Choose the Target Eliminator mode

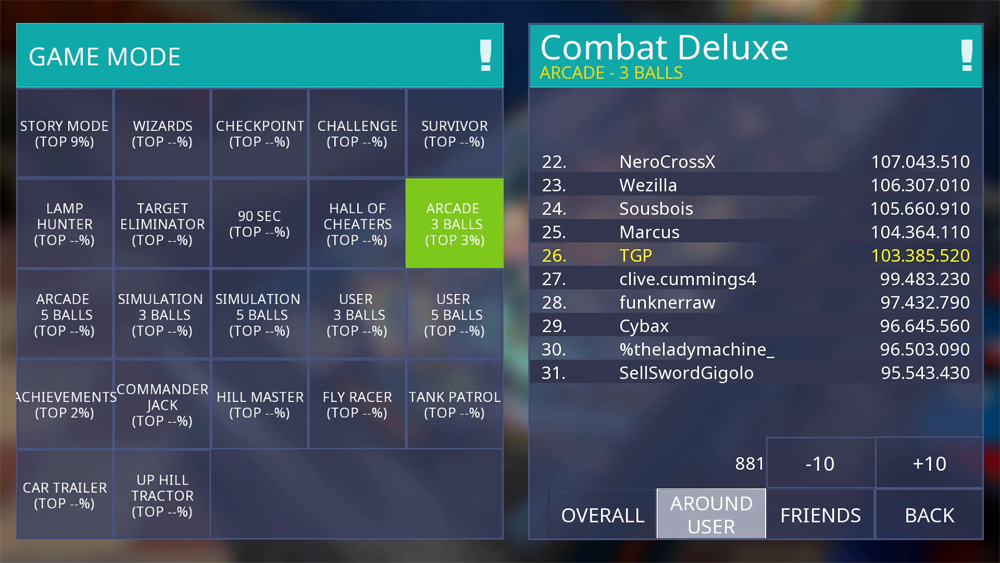pos(162,224)
